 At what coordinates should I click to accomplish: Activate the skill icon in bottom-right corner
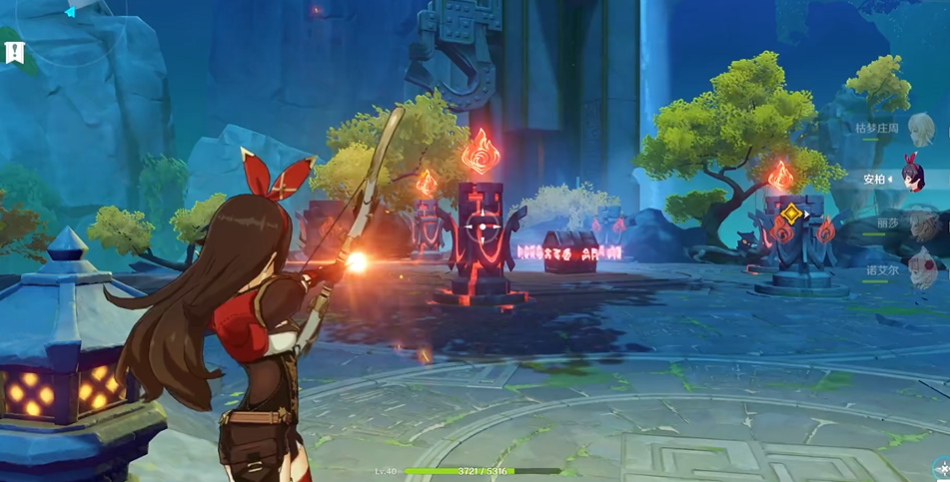click(940, 468)
